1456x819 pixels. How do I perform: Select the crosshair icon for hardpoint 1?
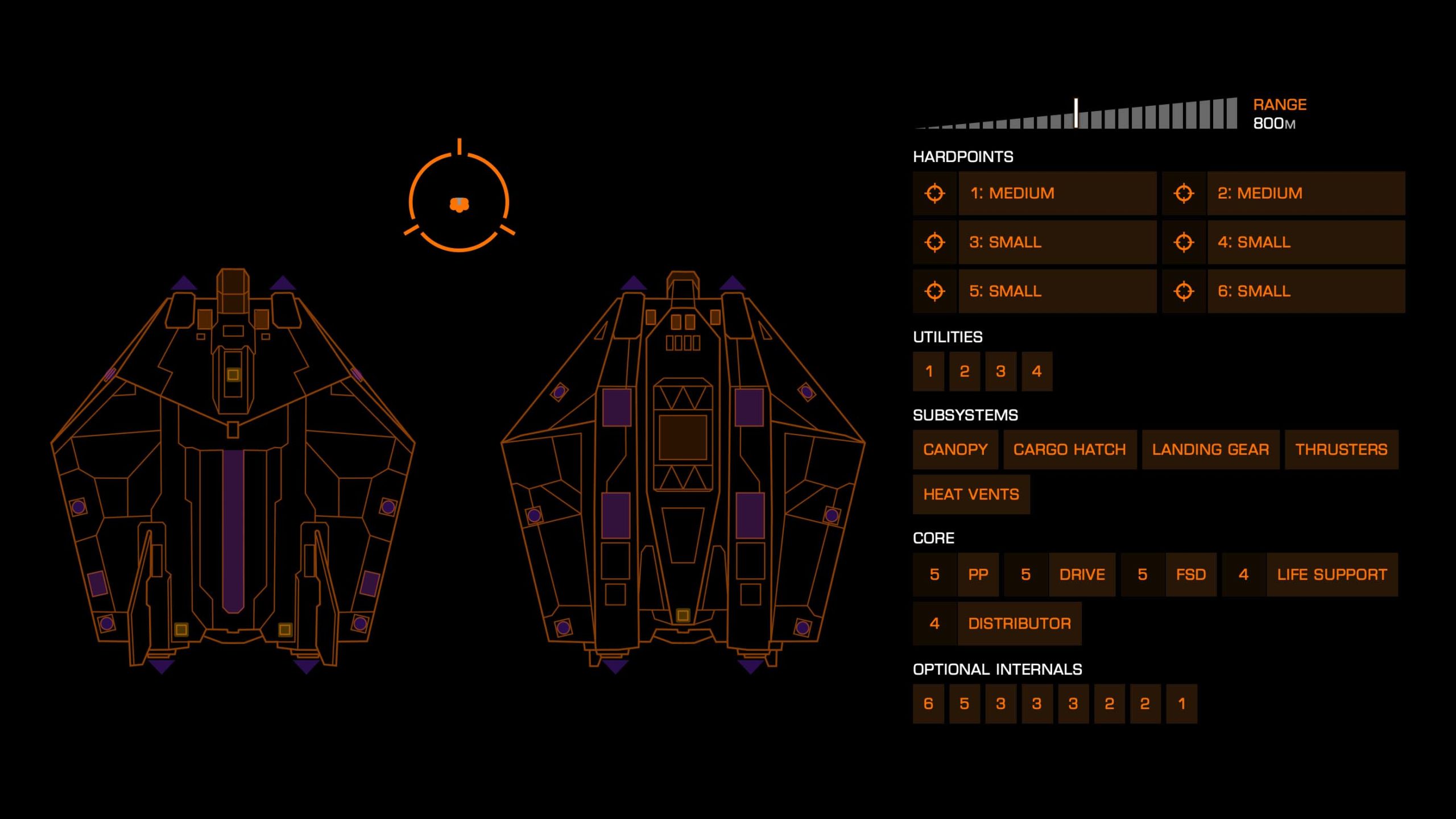click(935, 193)
